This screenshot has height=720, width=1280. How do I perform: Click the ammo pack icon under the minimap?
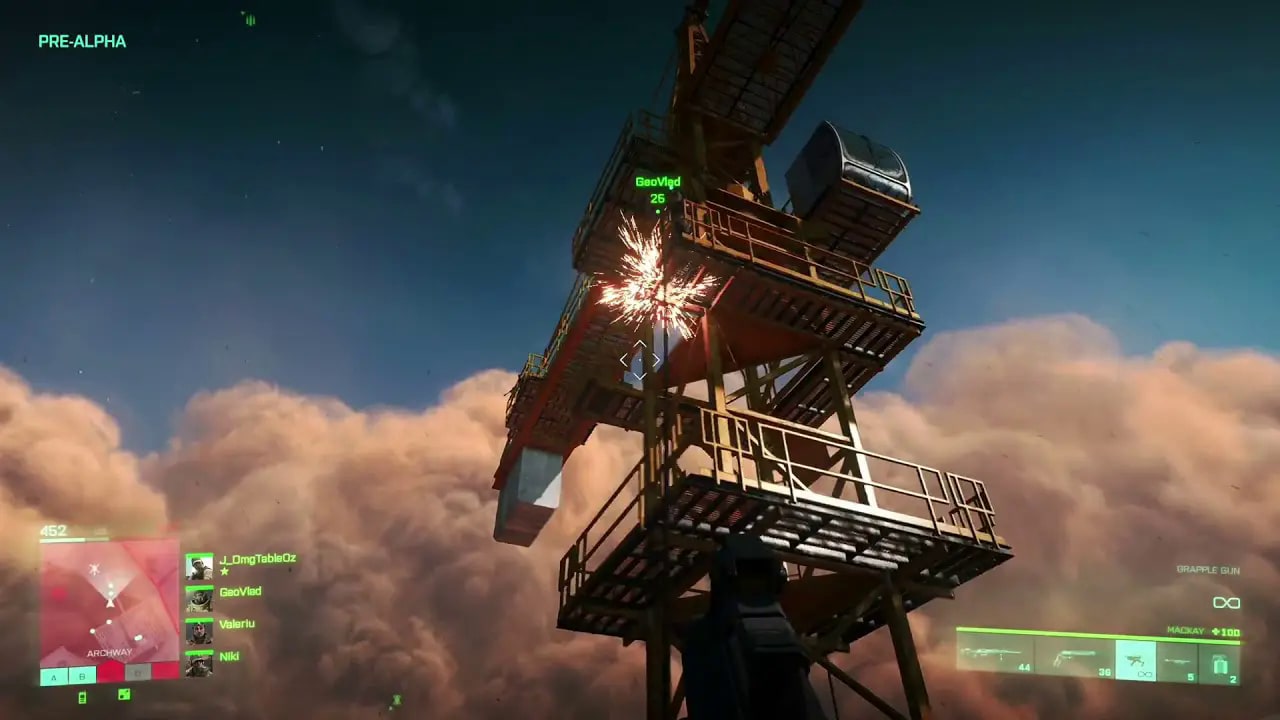(123, 694)
